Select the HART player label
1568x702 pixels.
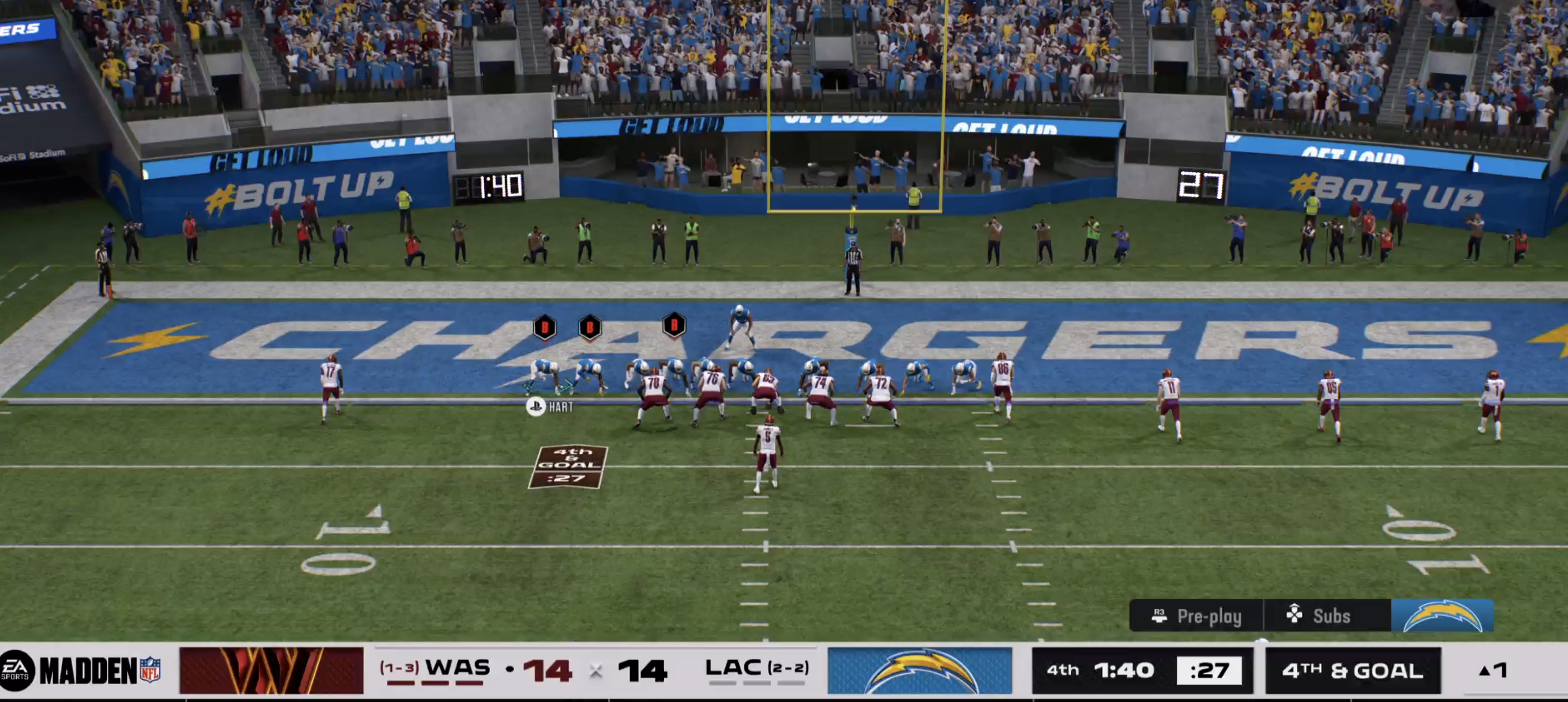550,407
